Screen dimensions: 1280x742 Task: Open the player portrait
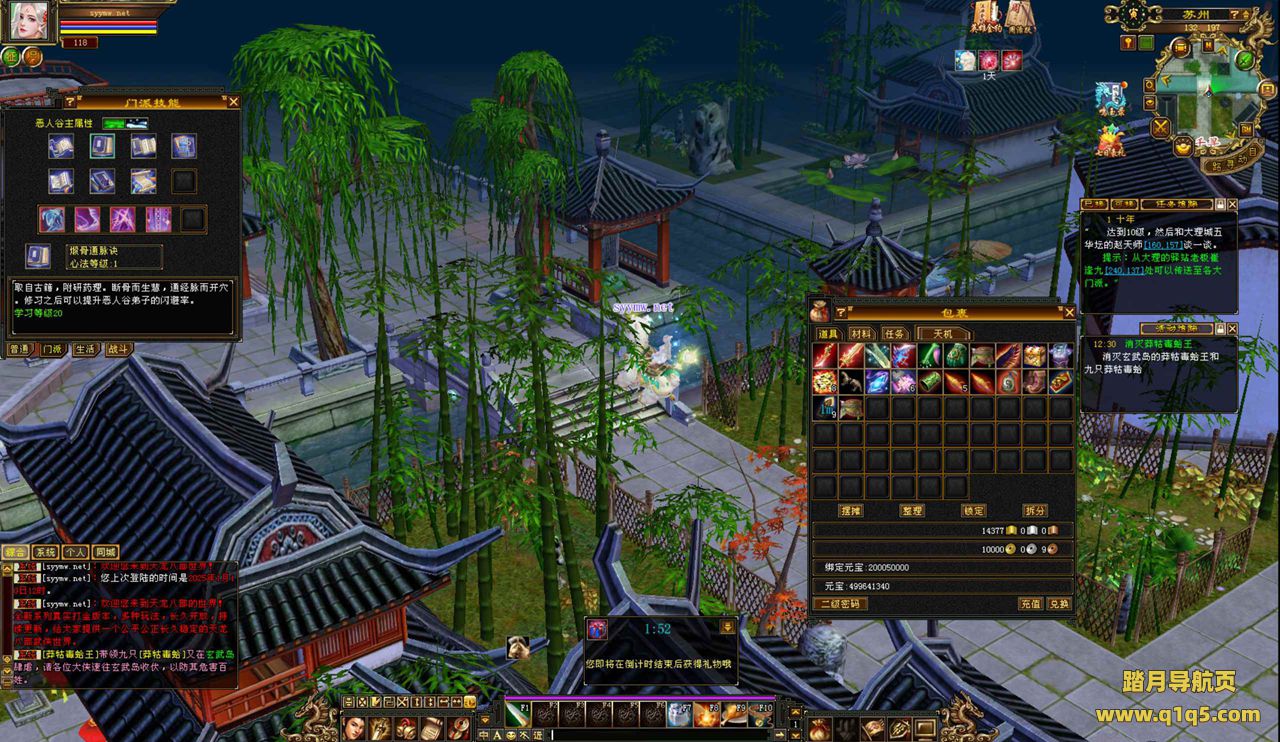coord(30,22)
